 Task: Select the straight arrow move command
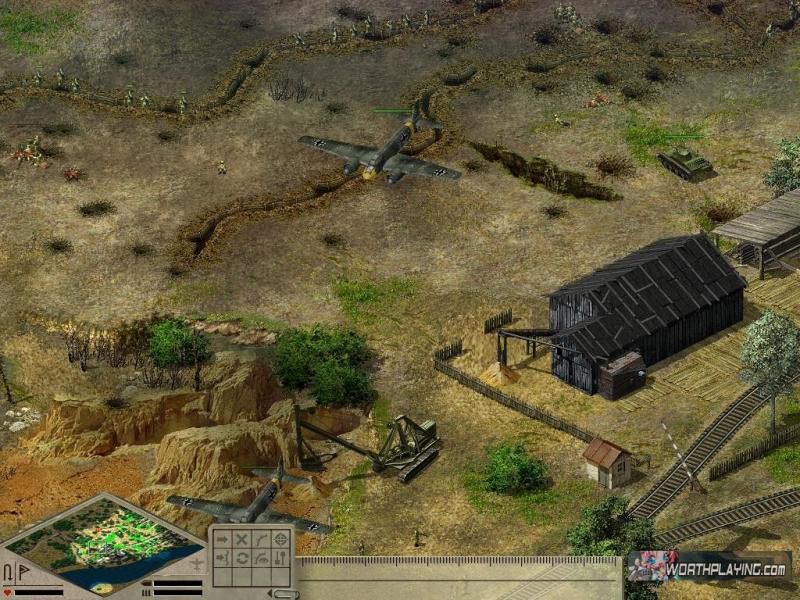pos(222,539)
